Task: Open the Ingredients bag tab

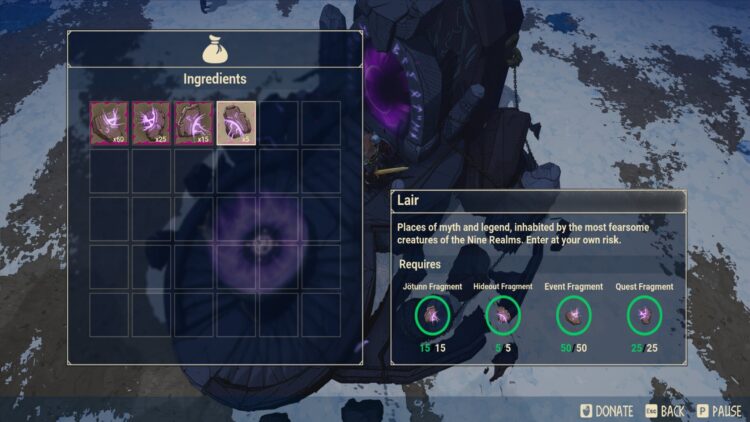Action: pyautogui.click(x=214, y=49)
